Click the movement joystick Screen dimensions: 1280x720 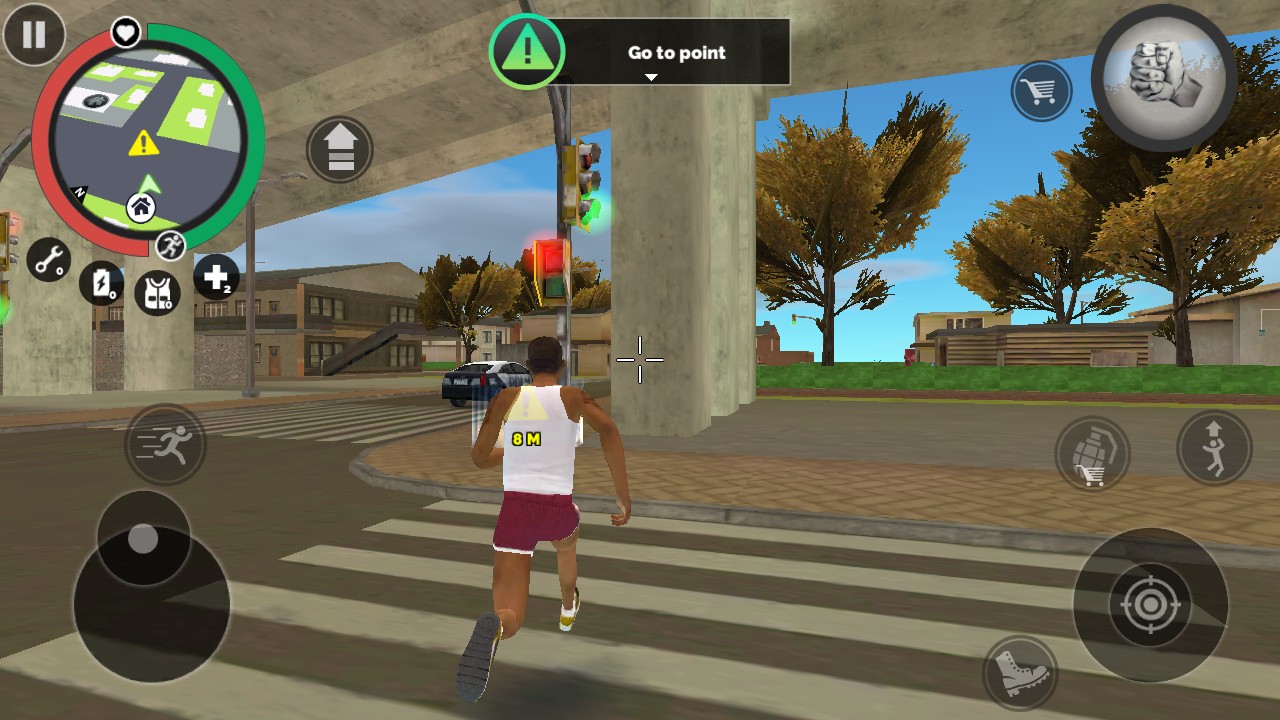(144, 540)
